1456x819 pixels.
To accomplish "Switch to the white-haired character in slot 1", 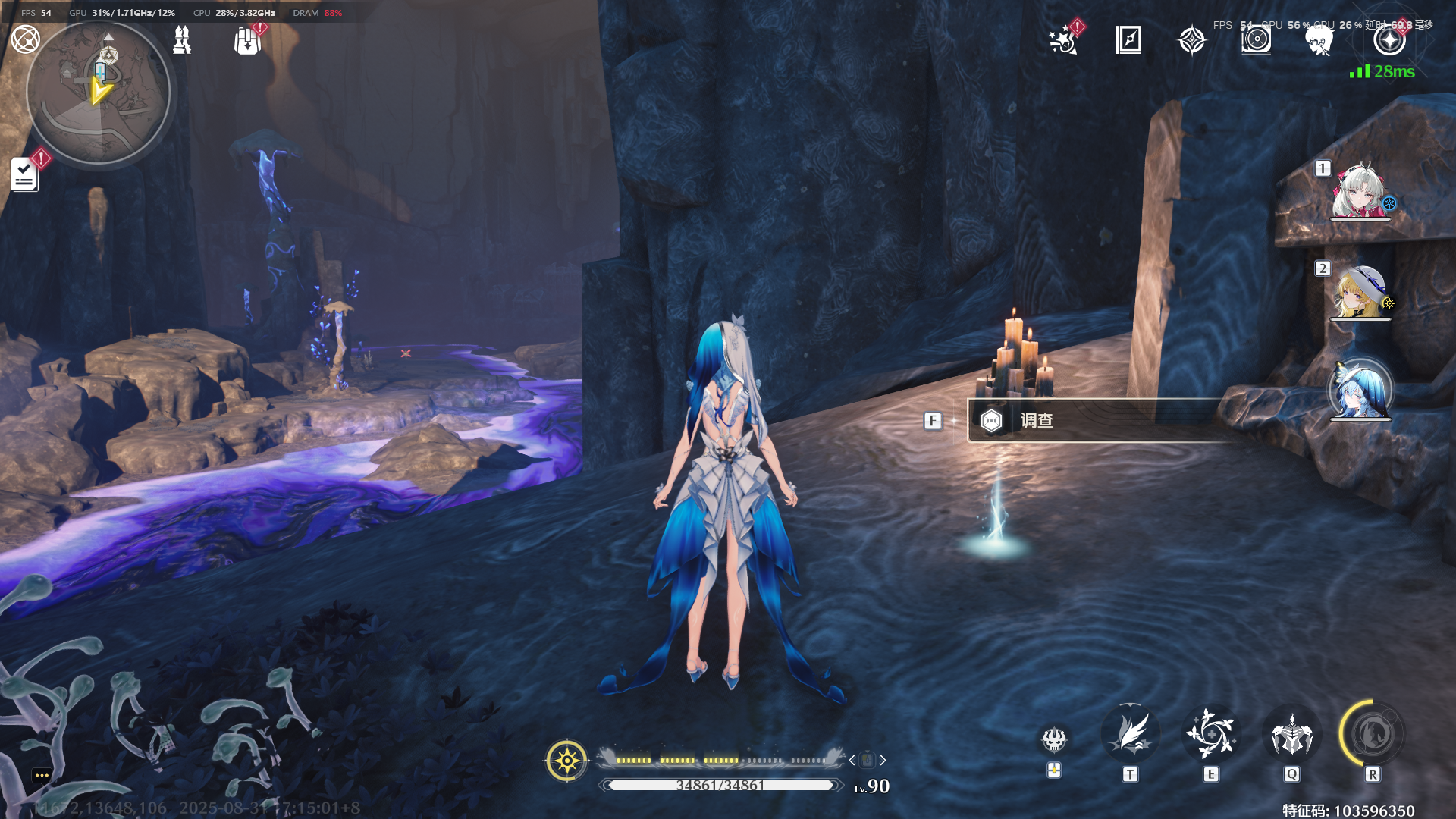I will tap(1360, 191).
